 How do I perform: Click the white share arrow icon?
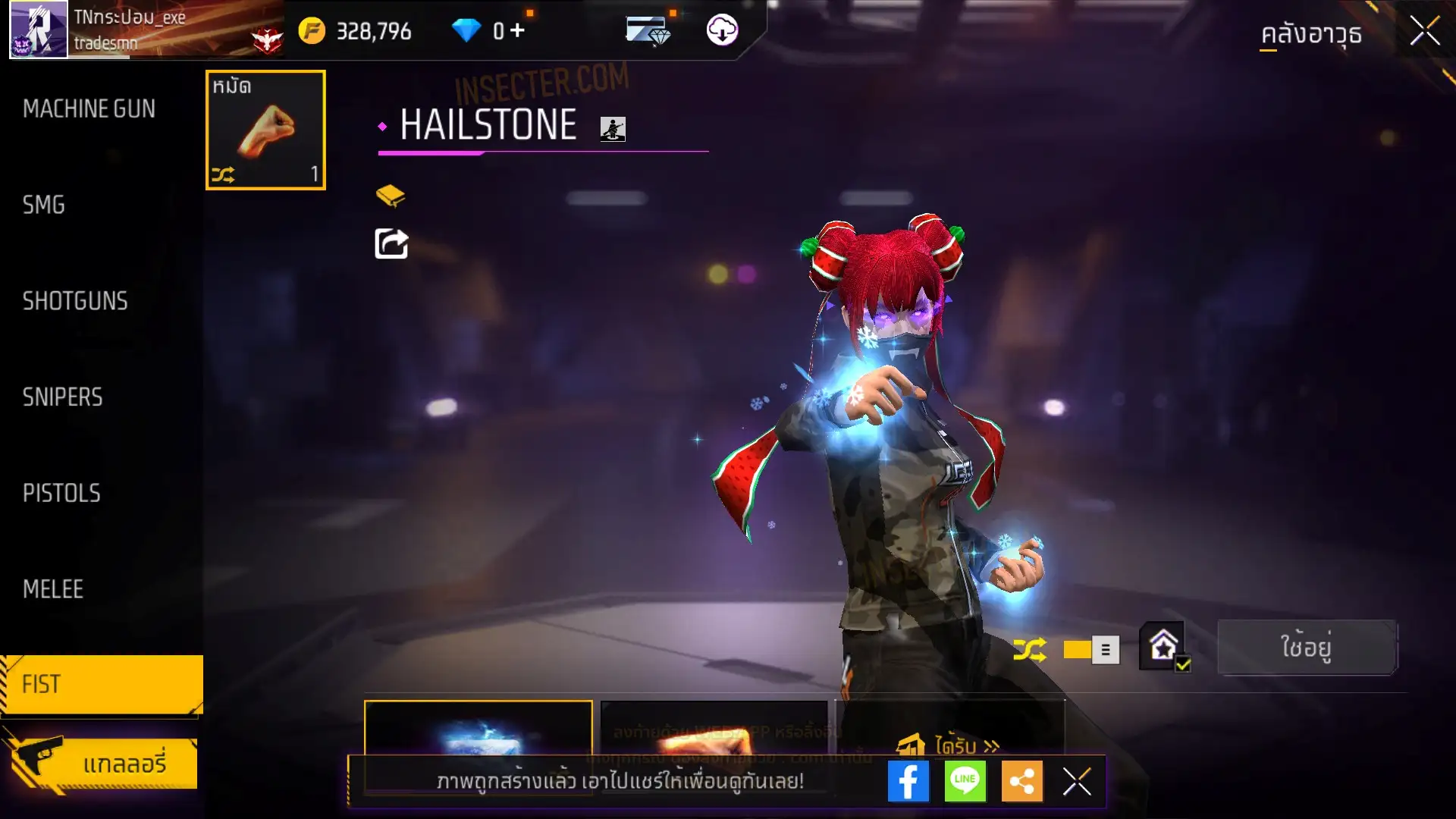[x=391, y=244]
